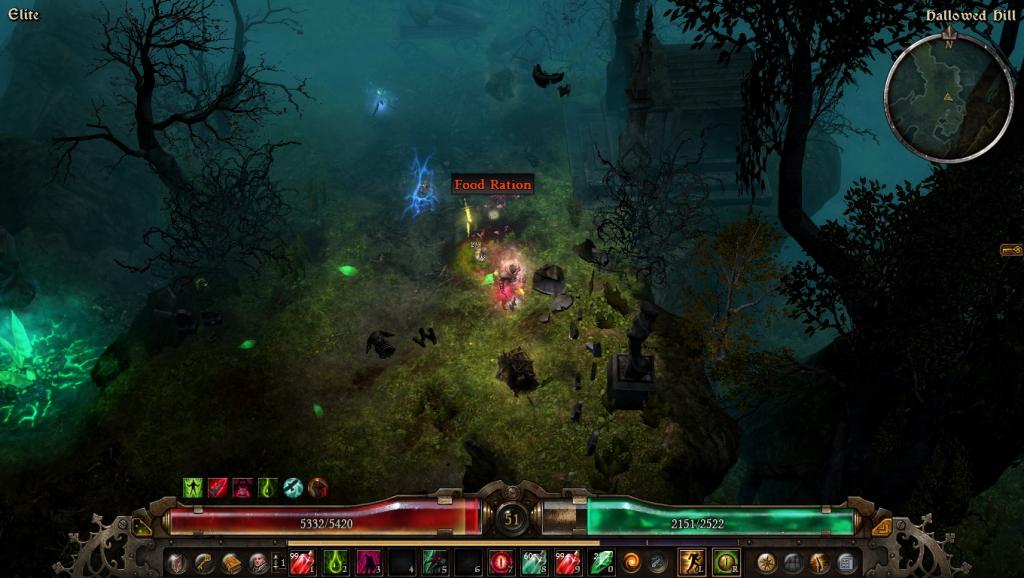Use the red health potion in slot 1
The height and width of the screenshot is (578, 1024).
tap(303, 562)
